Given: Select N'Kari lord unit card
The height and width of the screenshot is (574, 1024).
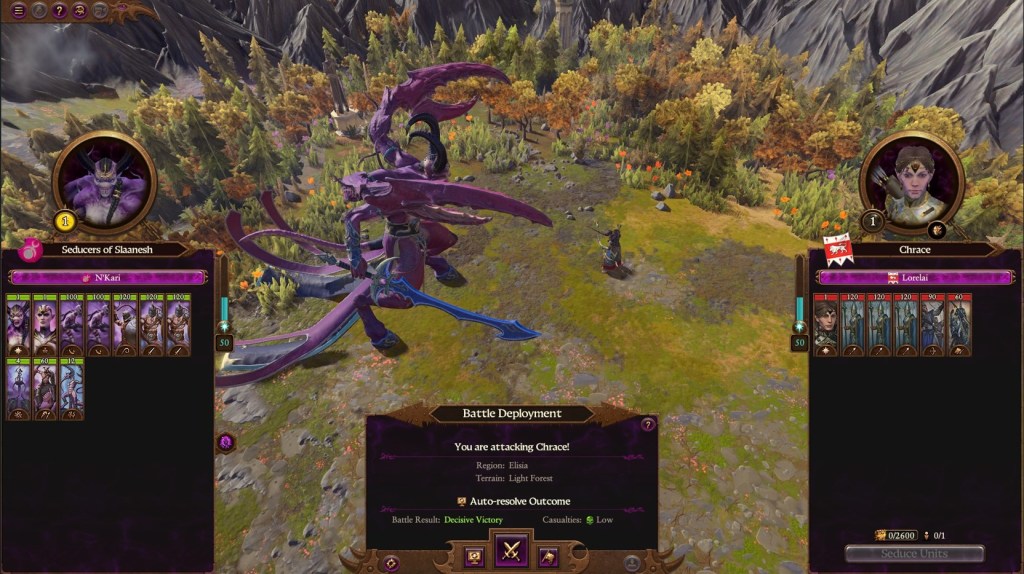Looking at the screenshot, I should pyautogui.click(x=19, y=326).
